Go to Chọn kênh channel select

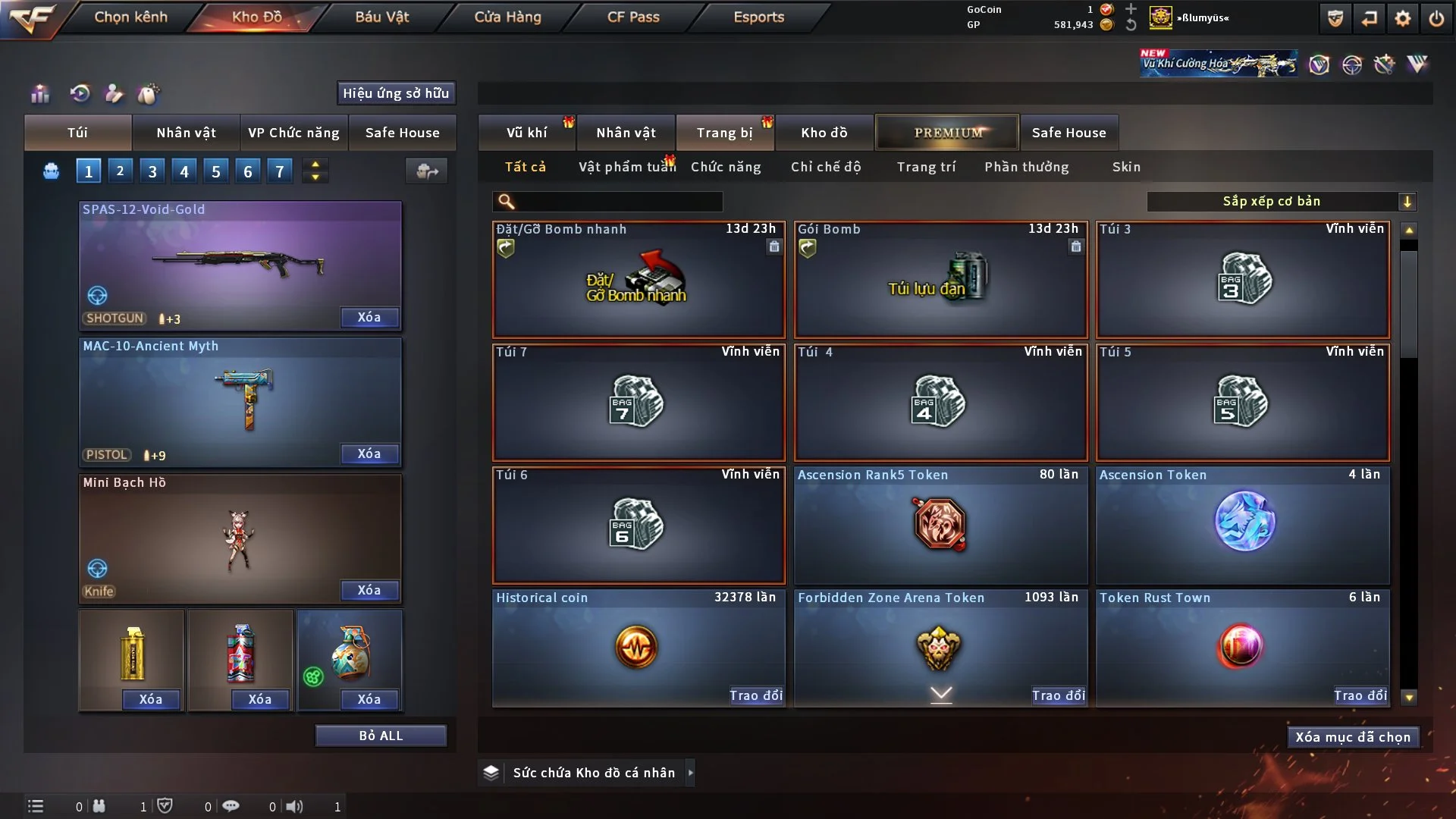point(130,17)
